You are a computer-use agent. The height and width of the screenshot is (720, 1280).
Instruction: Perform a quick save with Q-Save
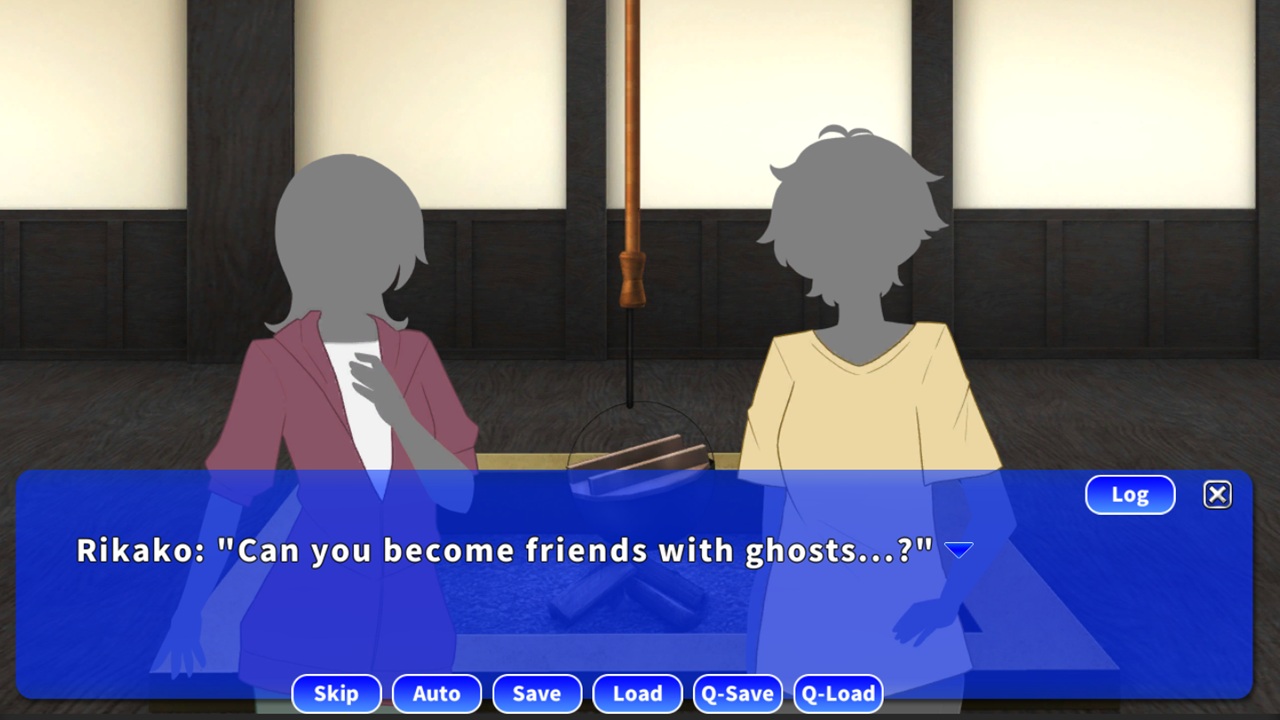738,693
